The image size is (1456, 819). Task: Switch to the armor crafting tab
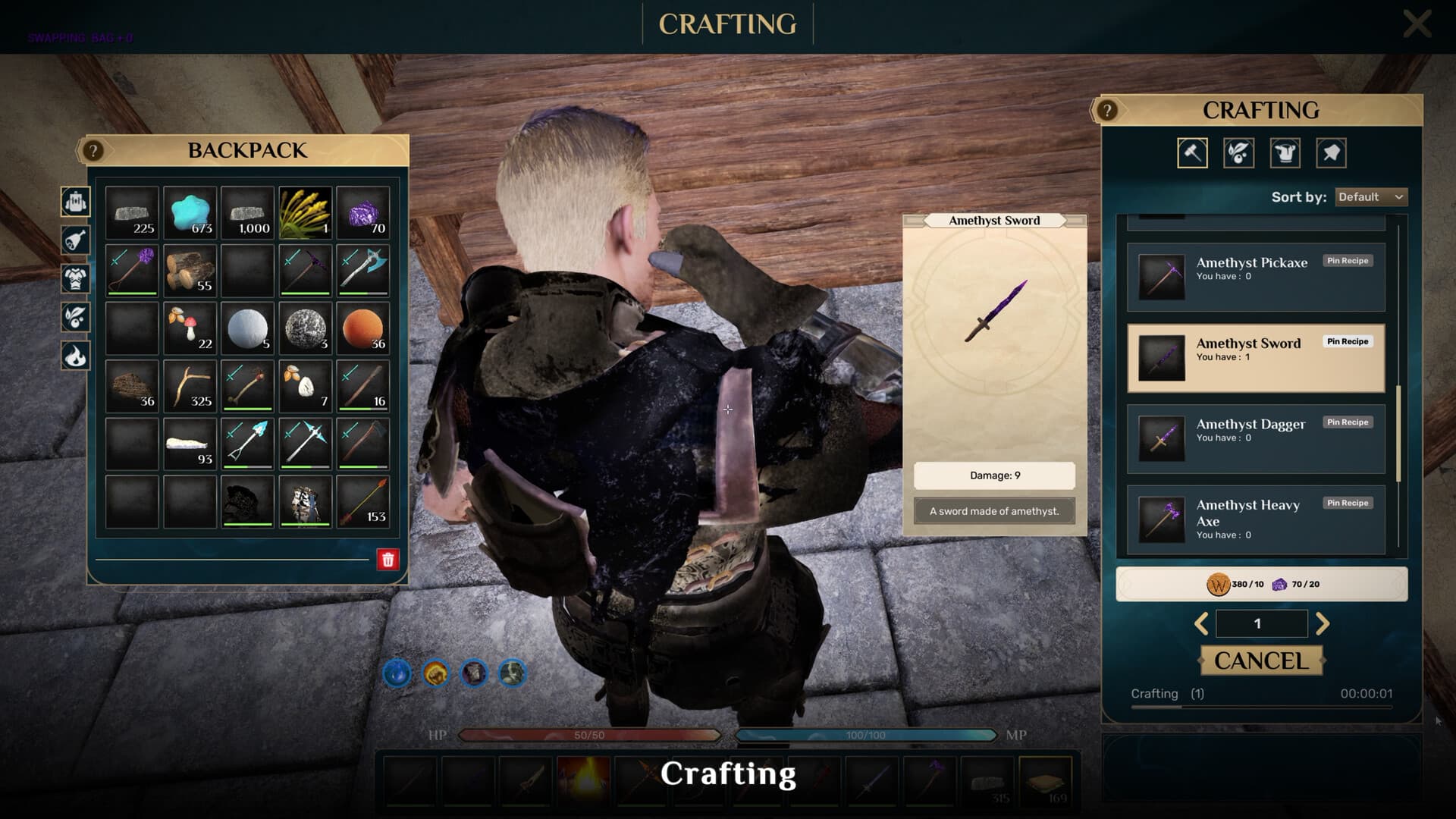(1285, 153)
